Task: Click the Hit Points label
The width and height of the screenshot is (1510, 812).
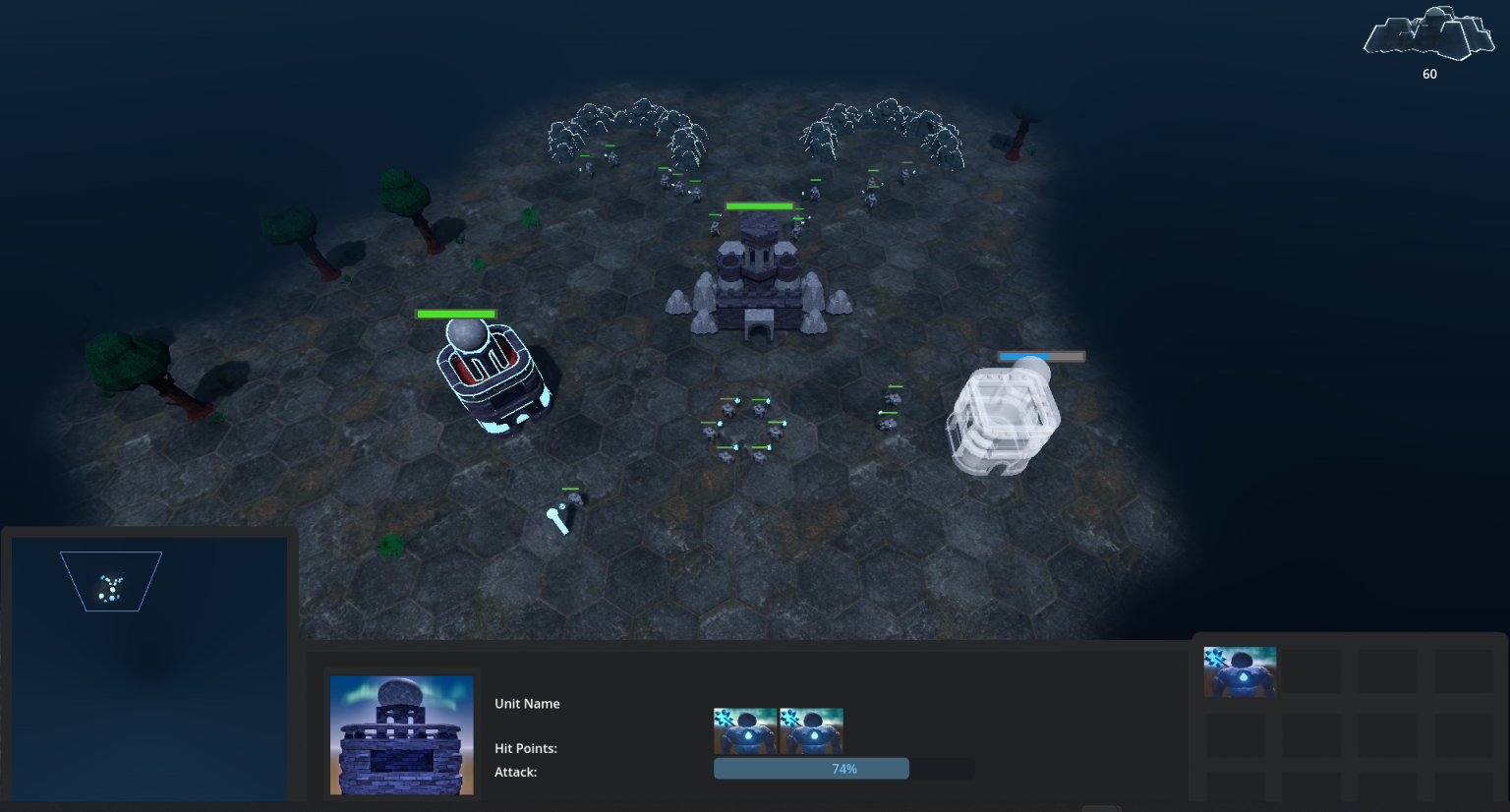Action: [x=527, y=748]
